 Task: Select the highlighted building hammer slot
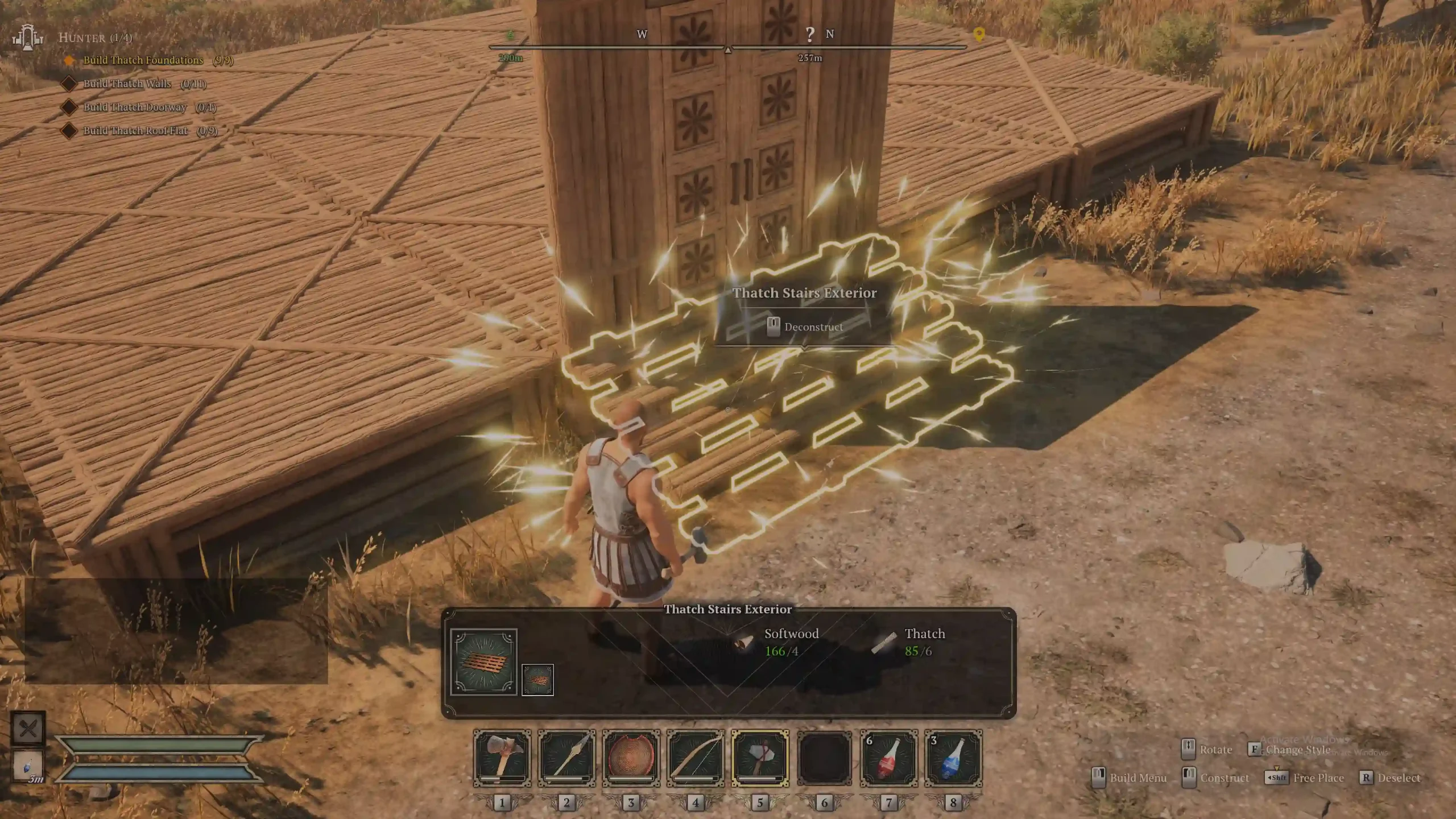click(x=760, y=758)
